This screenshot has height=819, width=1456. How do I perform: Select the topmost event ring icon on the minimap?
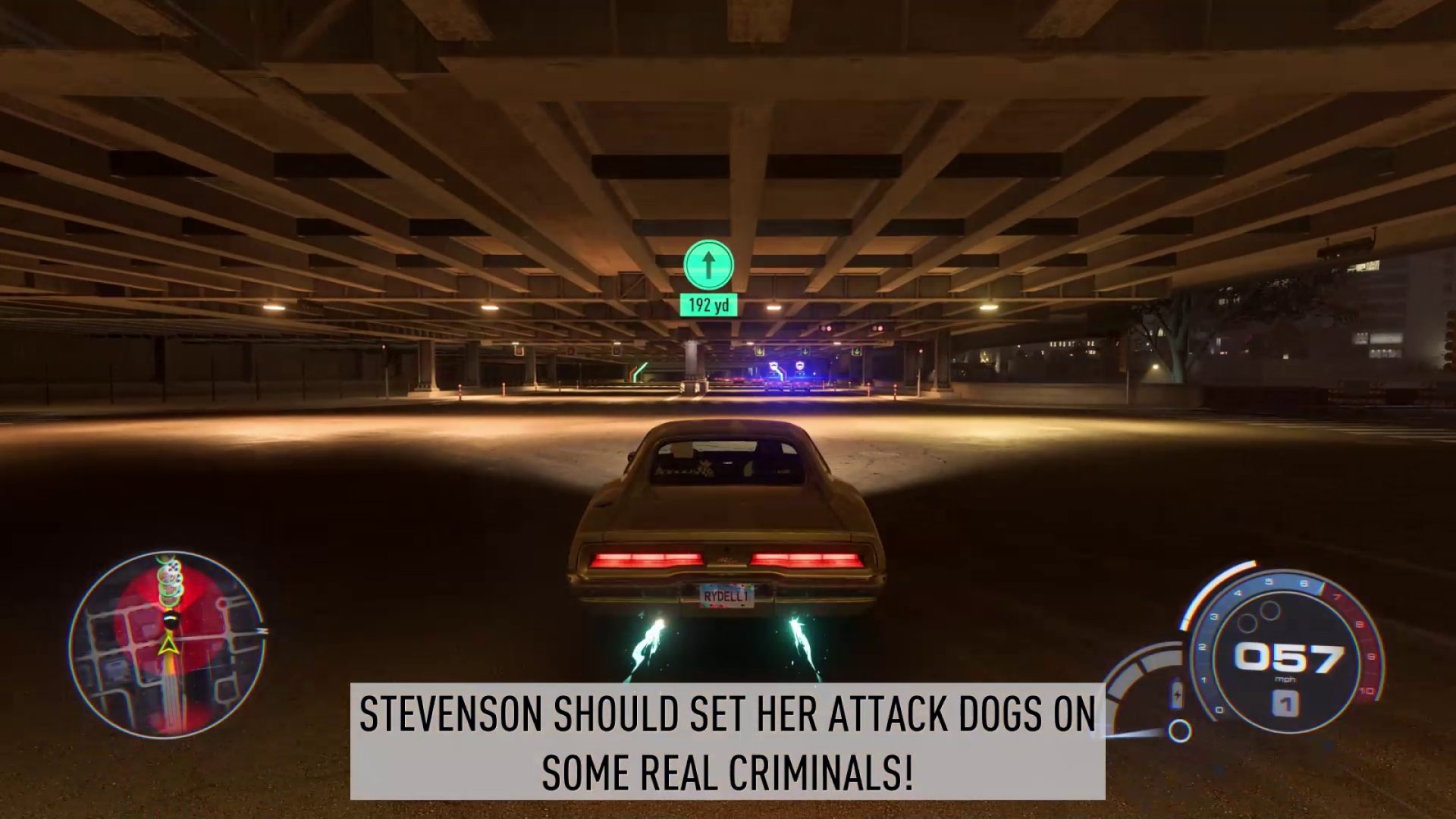pyautogui.click(x=165, y=556)
